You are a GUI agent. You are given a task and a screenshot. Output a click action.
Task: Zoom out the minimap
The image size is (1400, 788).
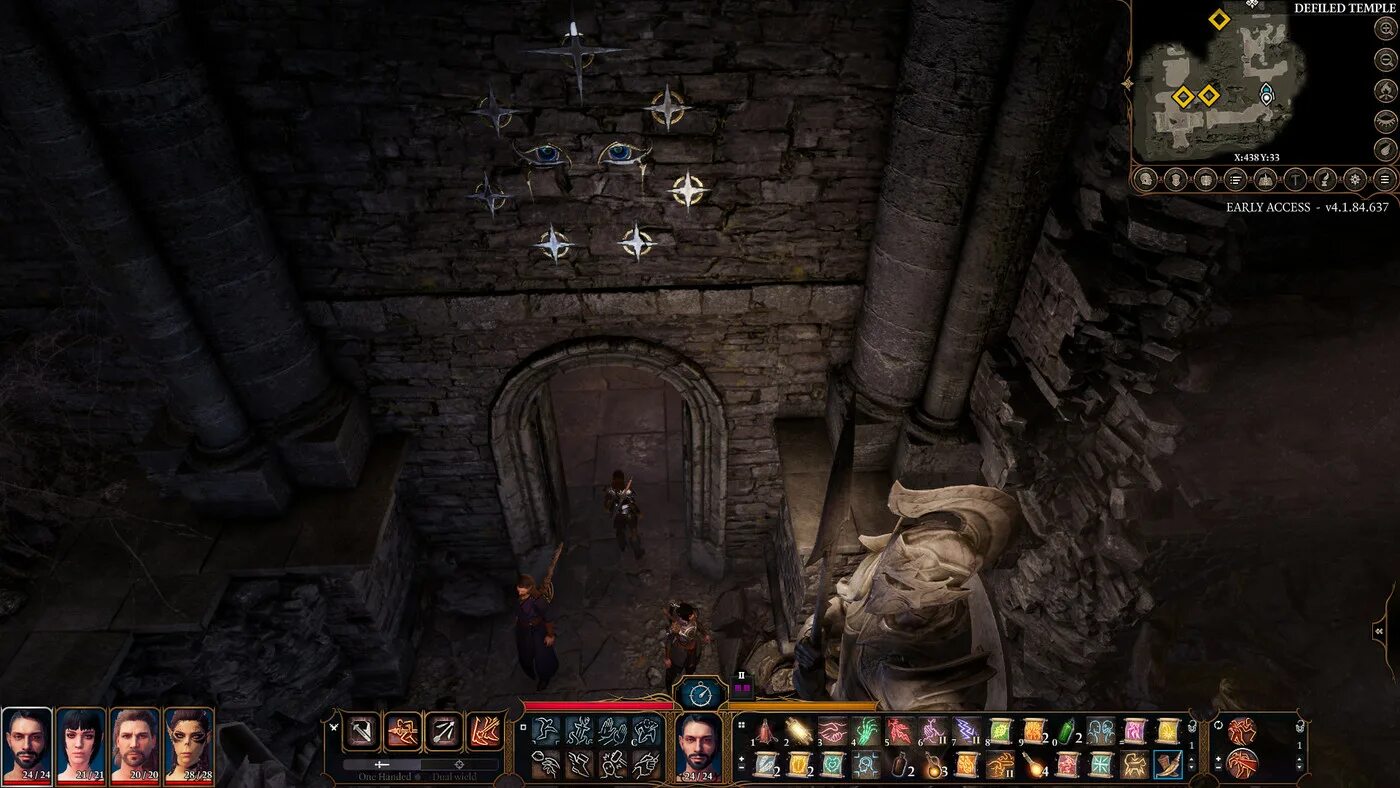point(1385,60)
